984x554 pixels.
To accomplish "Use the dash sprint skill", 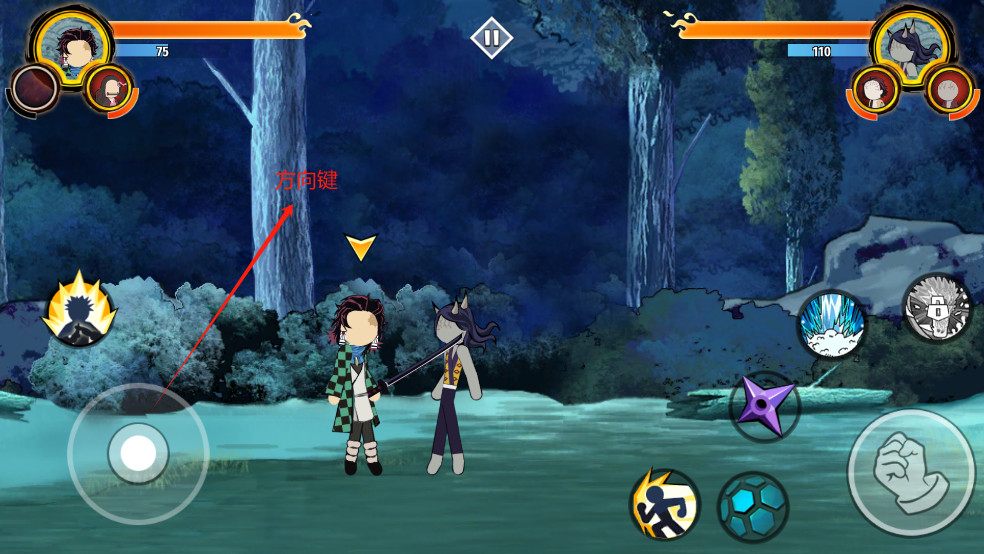I will 664,505.
